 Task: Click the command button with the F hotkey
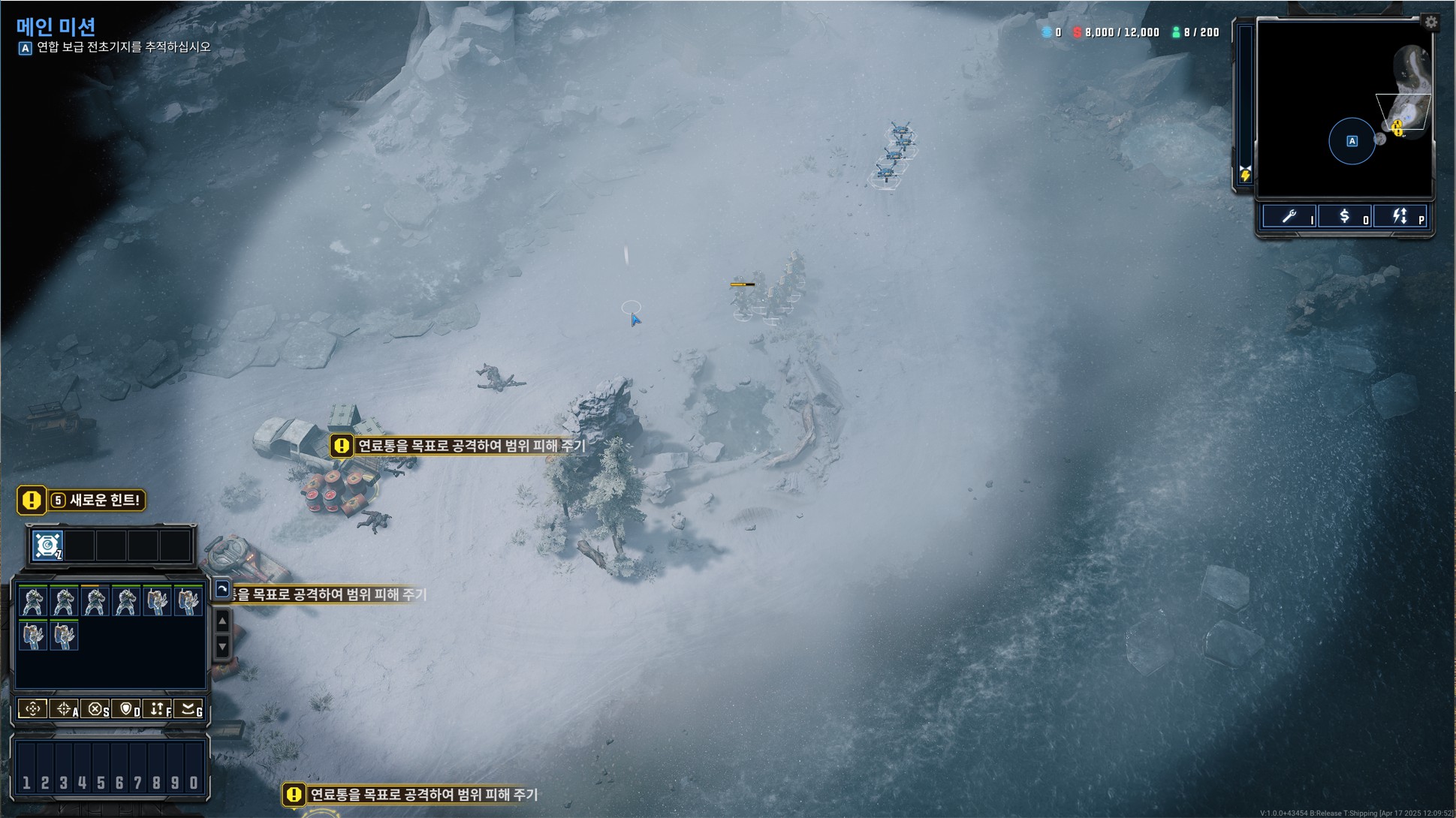158,708
